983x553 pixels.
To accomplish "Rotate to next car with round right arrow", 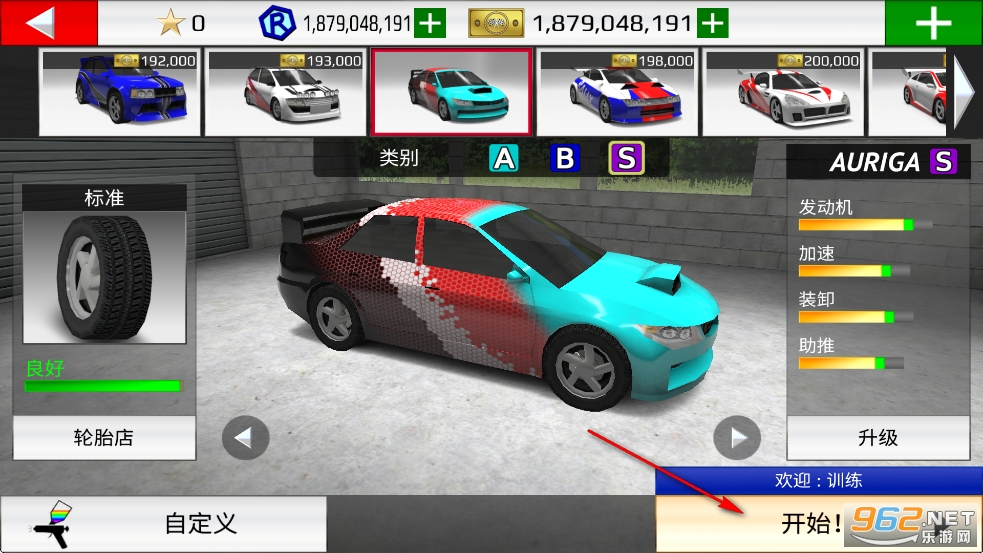I will click(737, 438).
